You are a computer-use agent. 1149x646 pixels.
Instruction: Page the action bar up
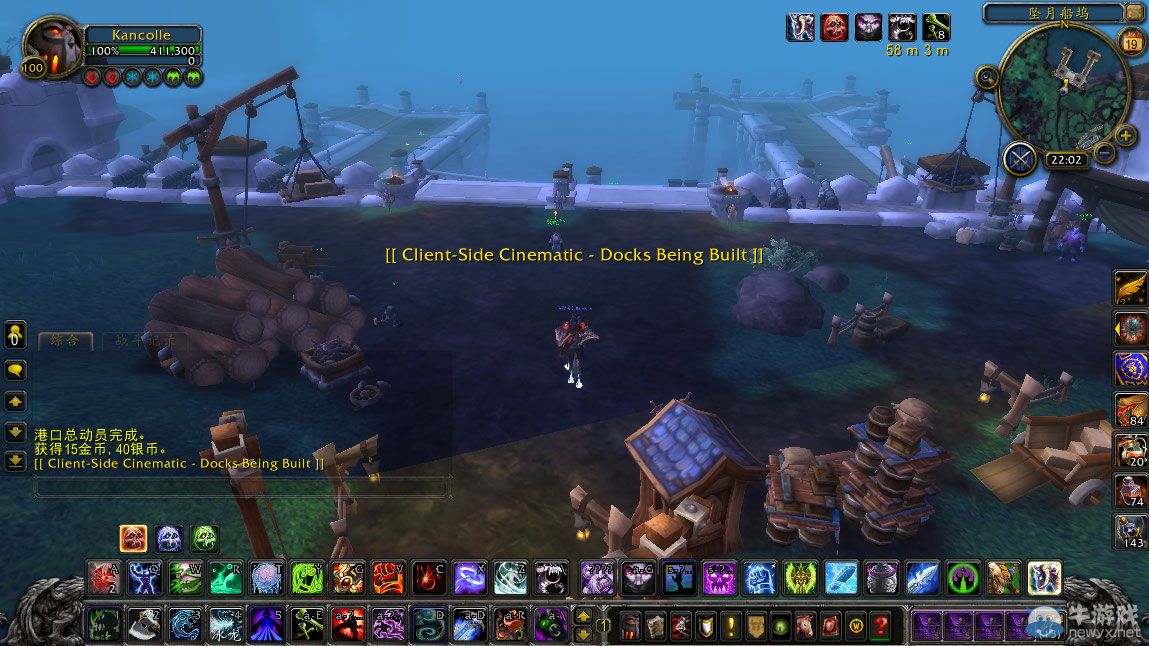pos(584,617)
